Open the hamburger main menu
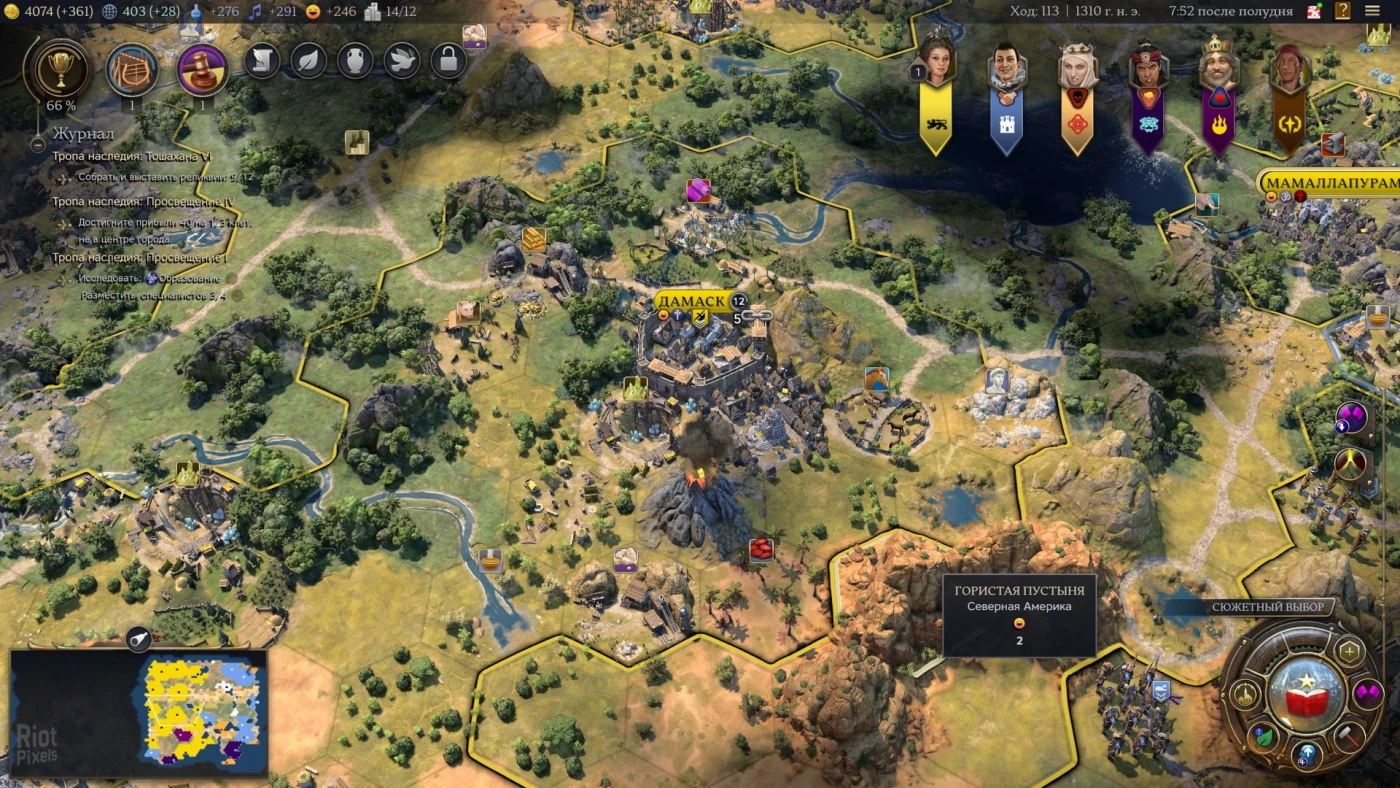Screen dimensions: 1400x788 (x=1372, y=12)
